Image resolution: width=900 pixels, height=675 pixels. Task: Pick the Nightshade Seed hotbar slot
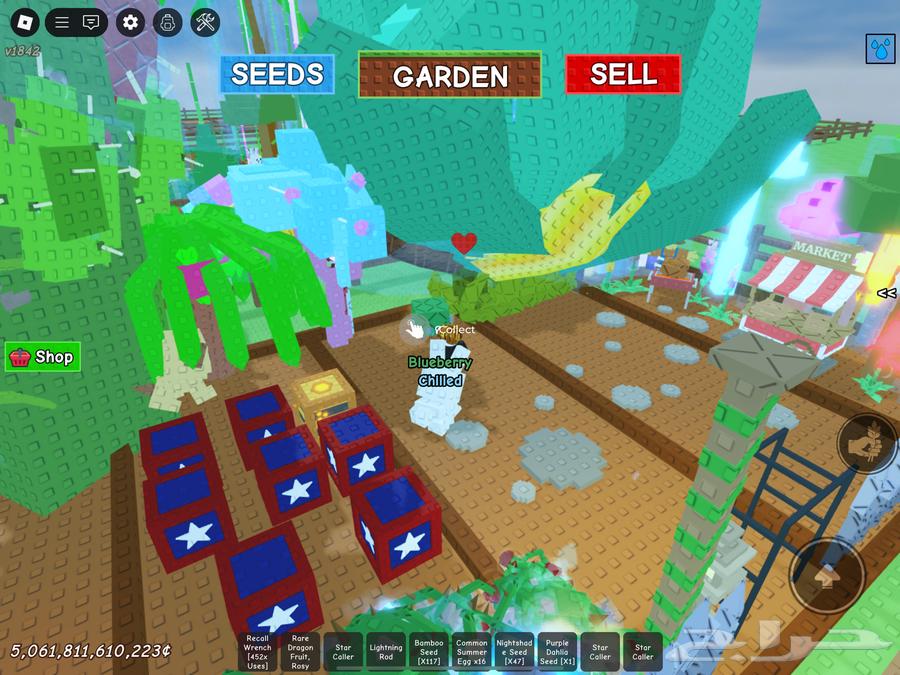pos(515,651)
